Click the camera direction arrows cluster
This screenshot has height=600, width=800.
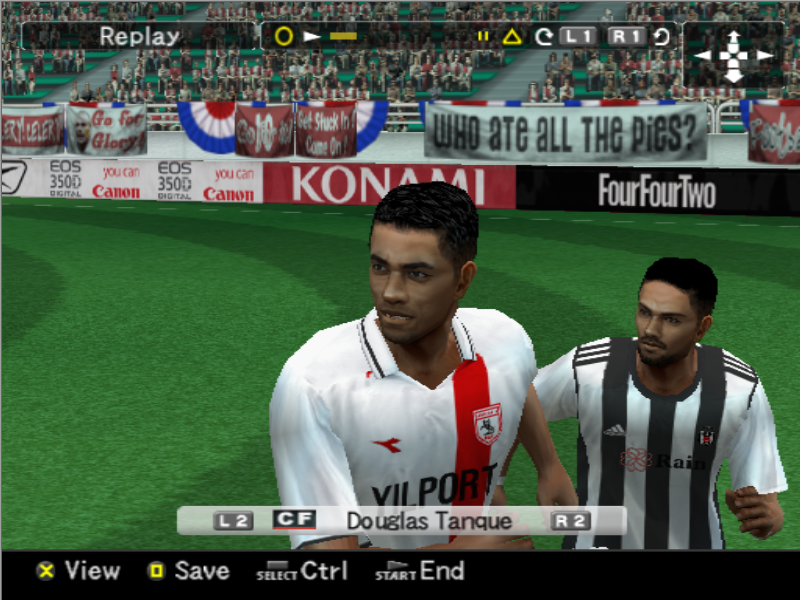point(733,55)
